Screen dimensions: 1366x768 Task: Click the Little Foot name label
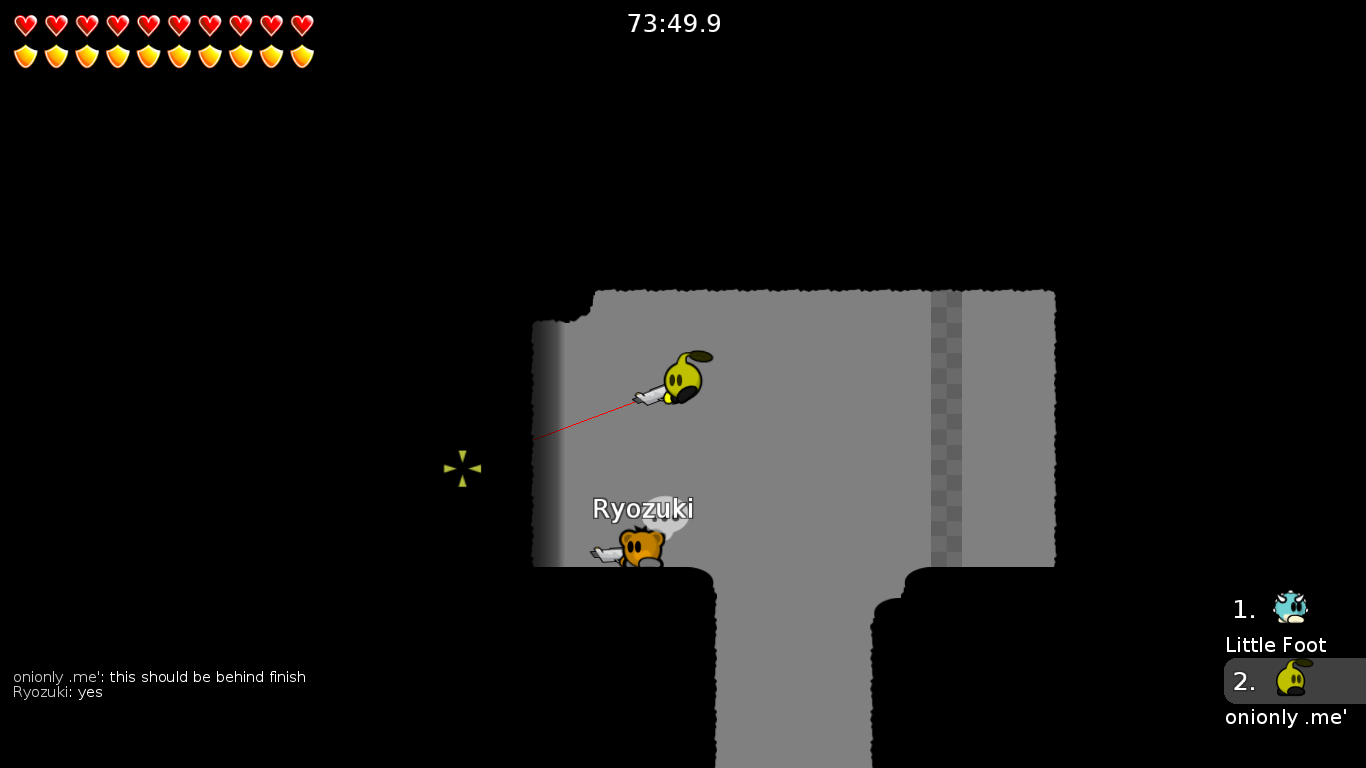1275,645
